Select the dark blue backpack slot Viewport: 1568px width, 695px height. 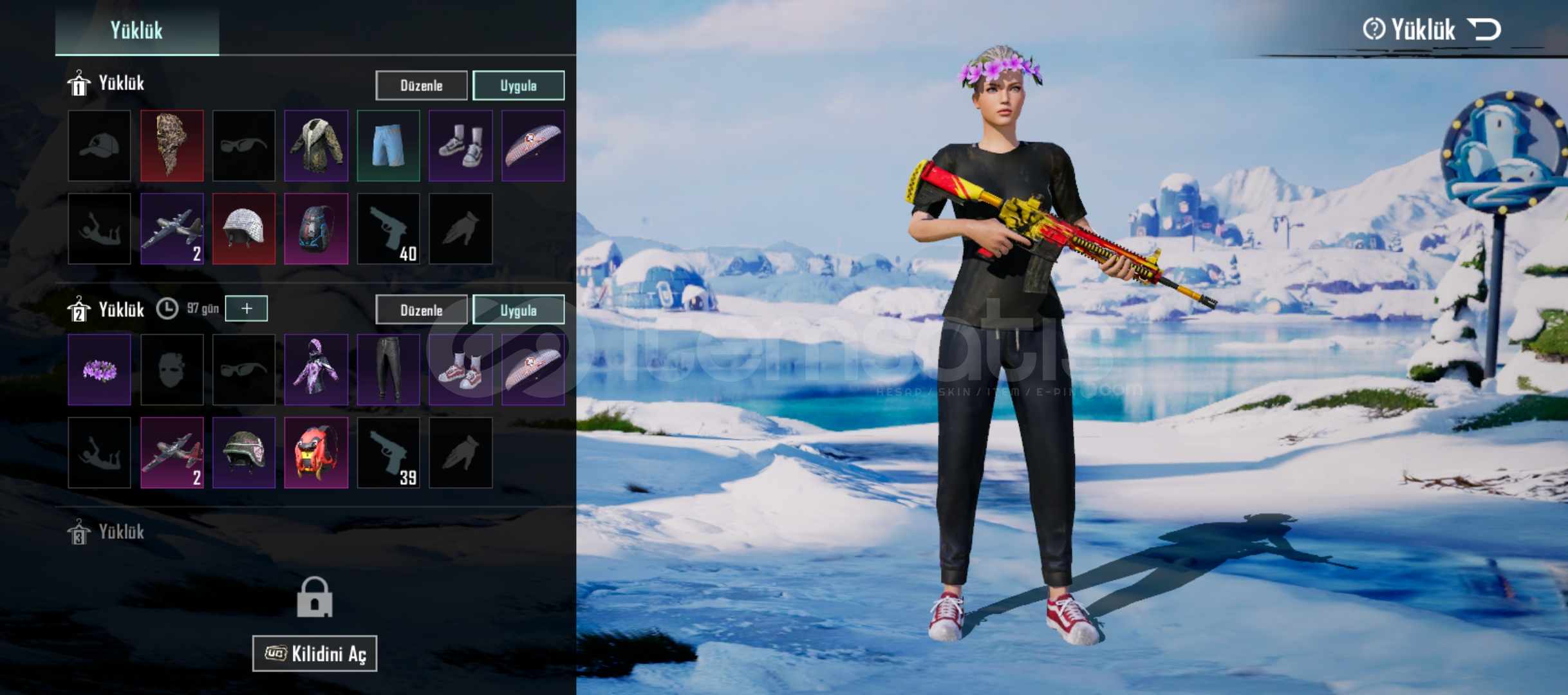point(316,228)
